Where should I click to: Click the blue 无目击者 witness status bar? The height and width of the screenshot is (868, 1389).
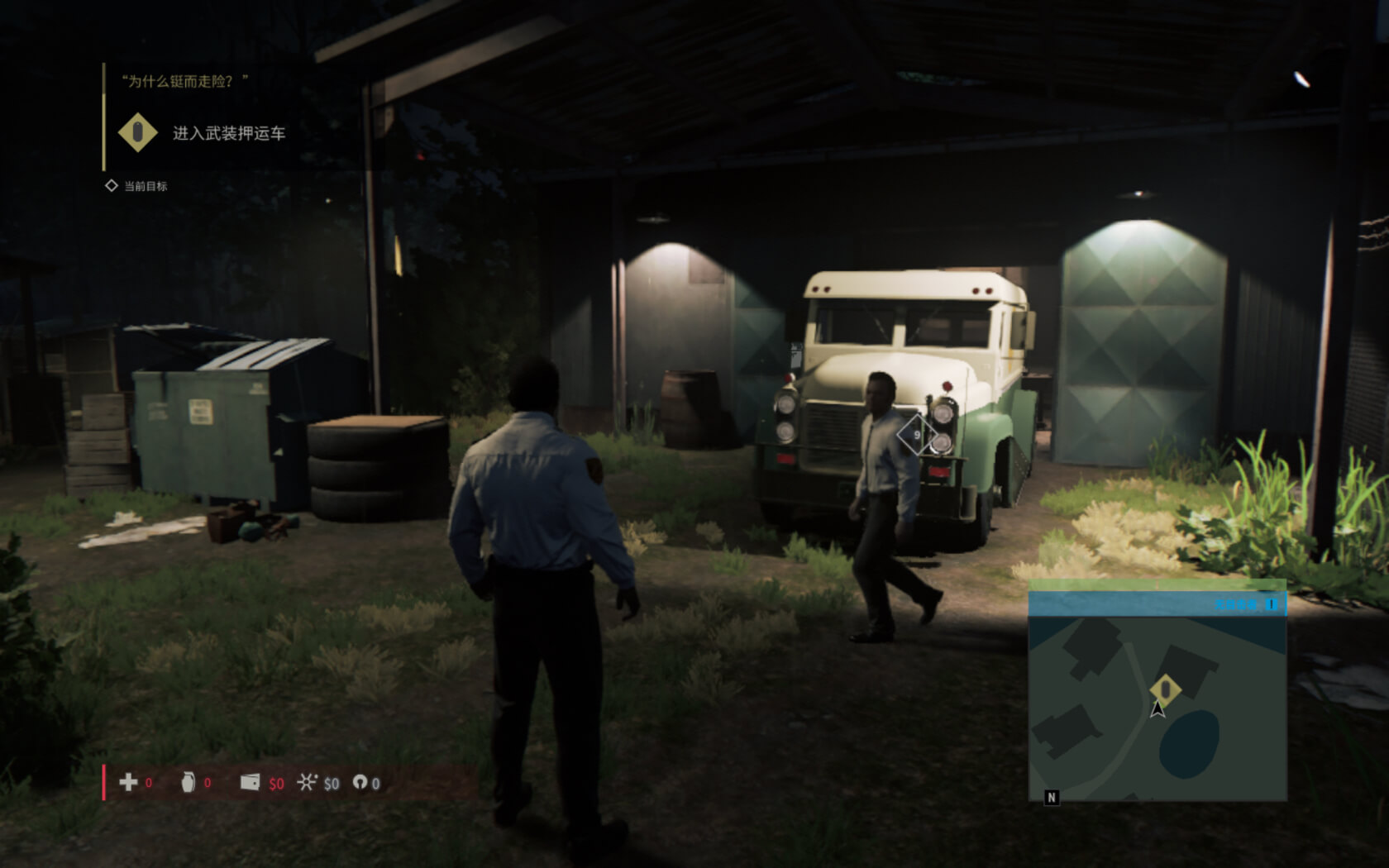pyautogui.click(x=1157, y=604)
